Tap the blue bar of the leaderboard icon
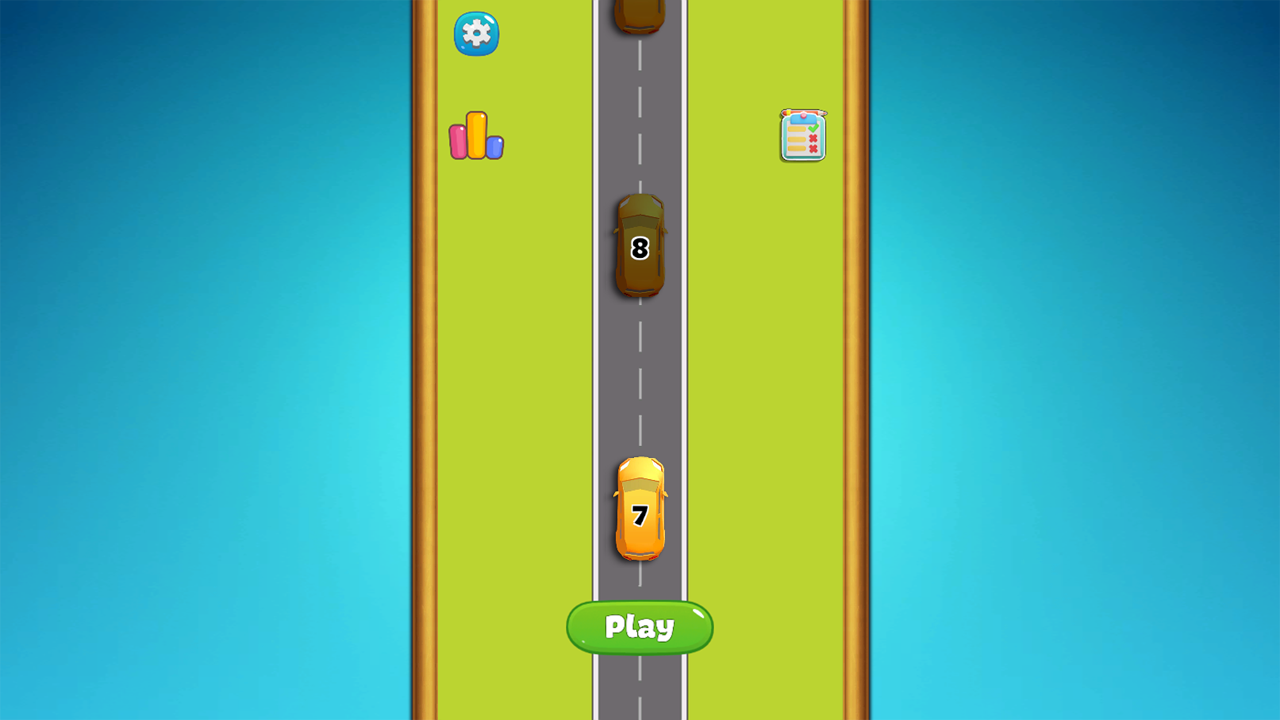This screenshot has width=1280, height=720. pyautogui.click(x=494, y=147)
